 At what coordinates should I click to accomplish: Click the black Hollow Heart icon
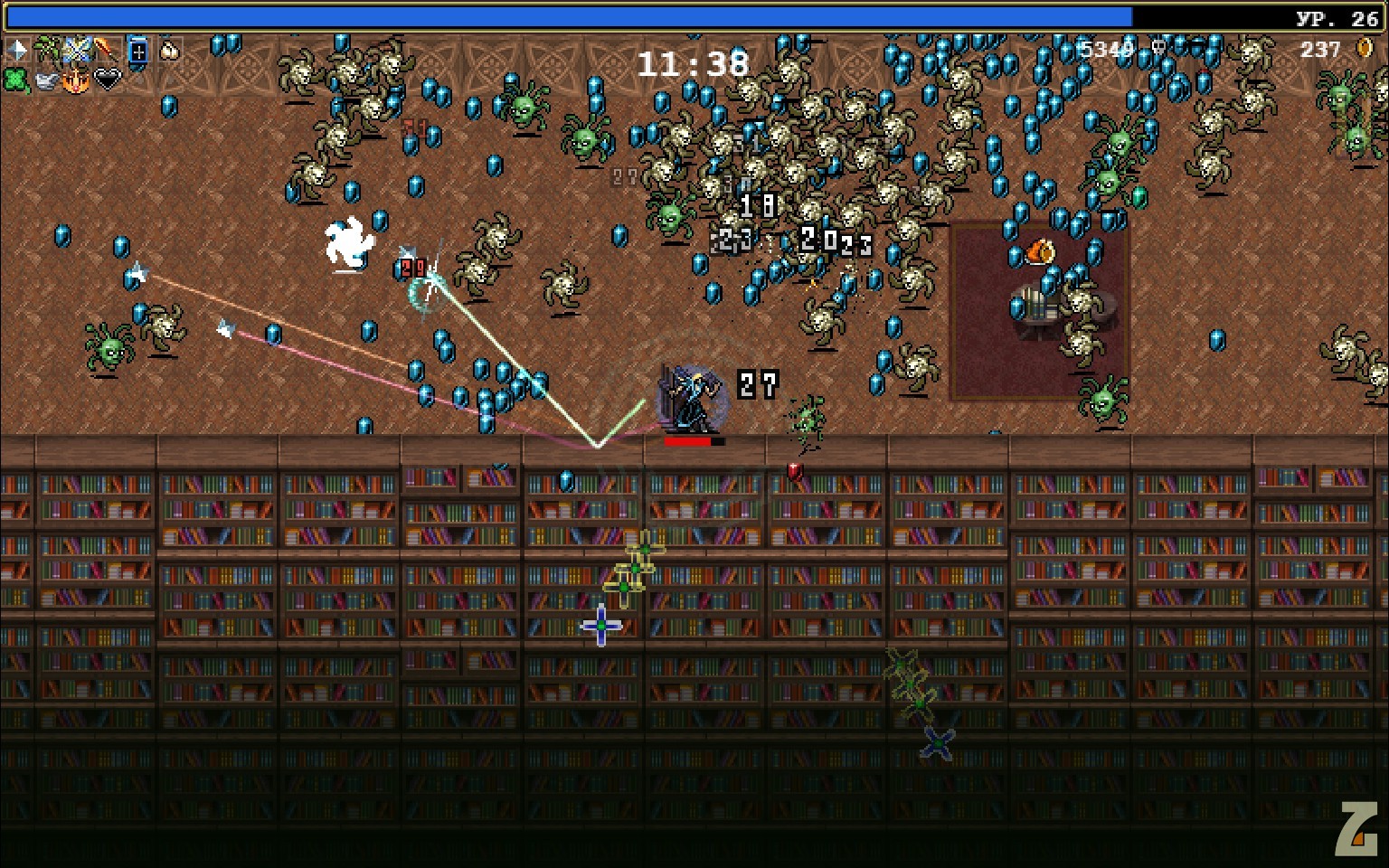click(108, 80)
